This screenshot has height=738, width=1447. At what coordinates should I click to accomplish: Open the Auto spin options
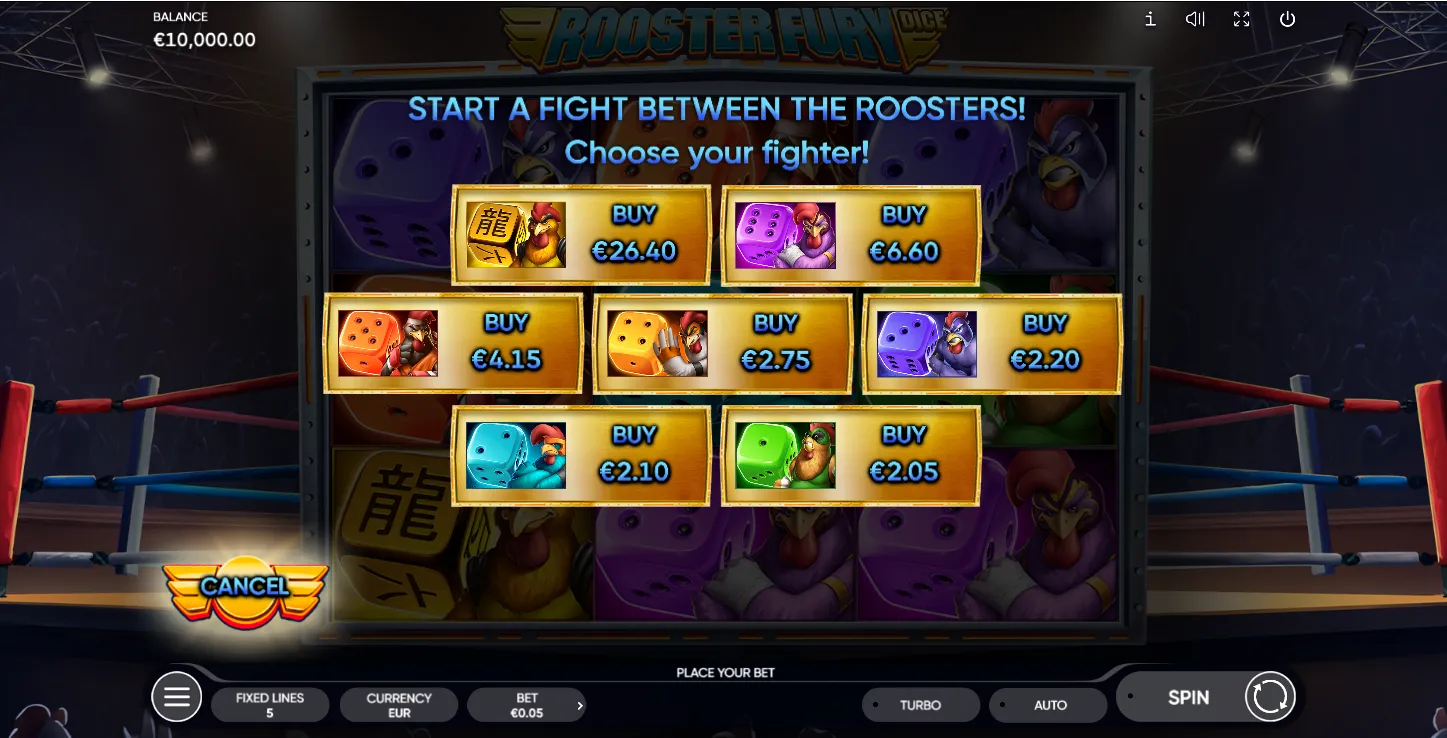(1049, 705)
